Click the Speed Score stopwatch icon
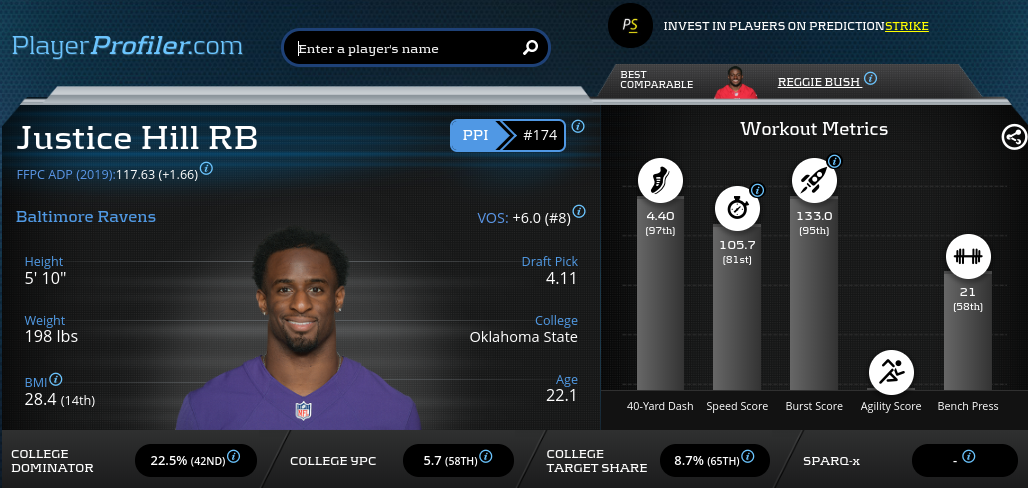The height and width of the screenshot is (488, 1028). tap(736, 208)
